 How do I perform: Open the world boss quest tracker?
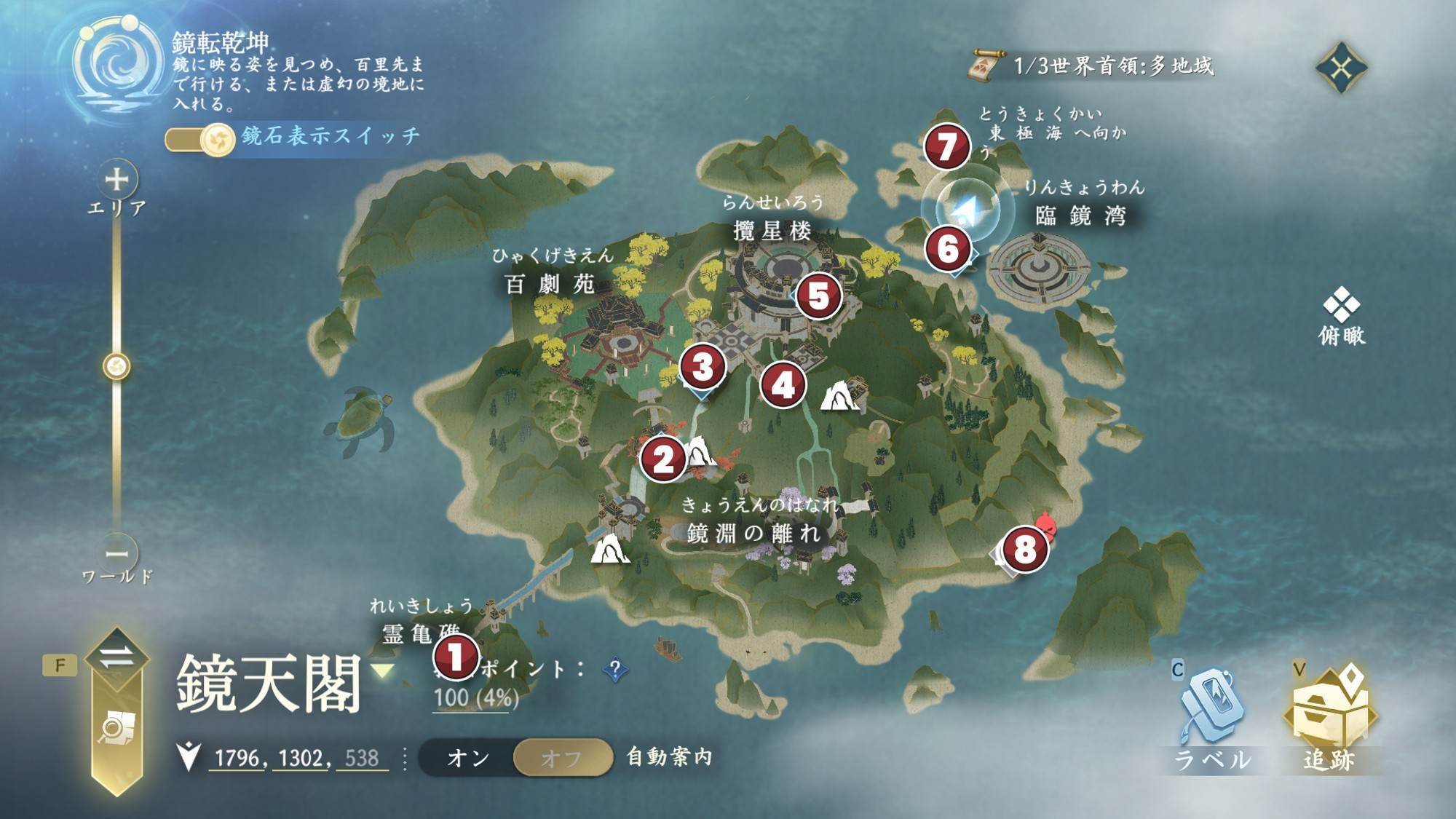point(1092,67)
